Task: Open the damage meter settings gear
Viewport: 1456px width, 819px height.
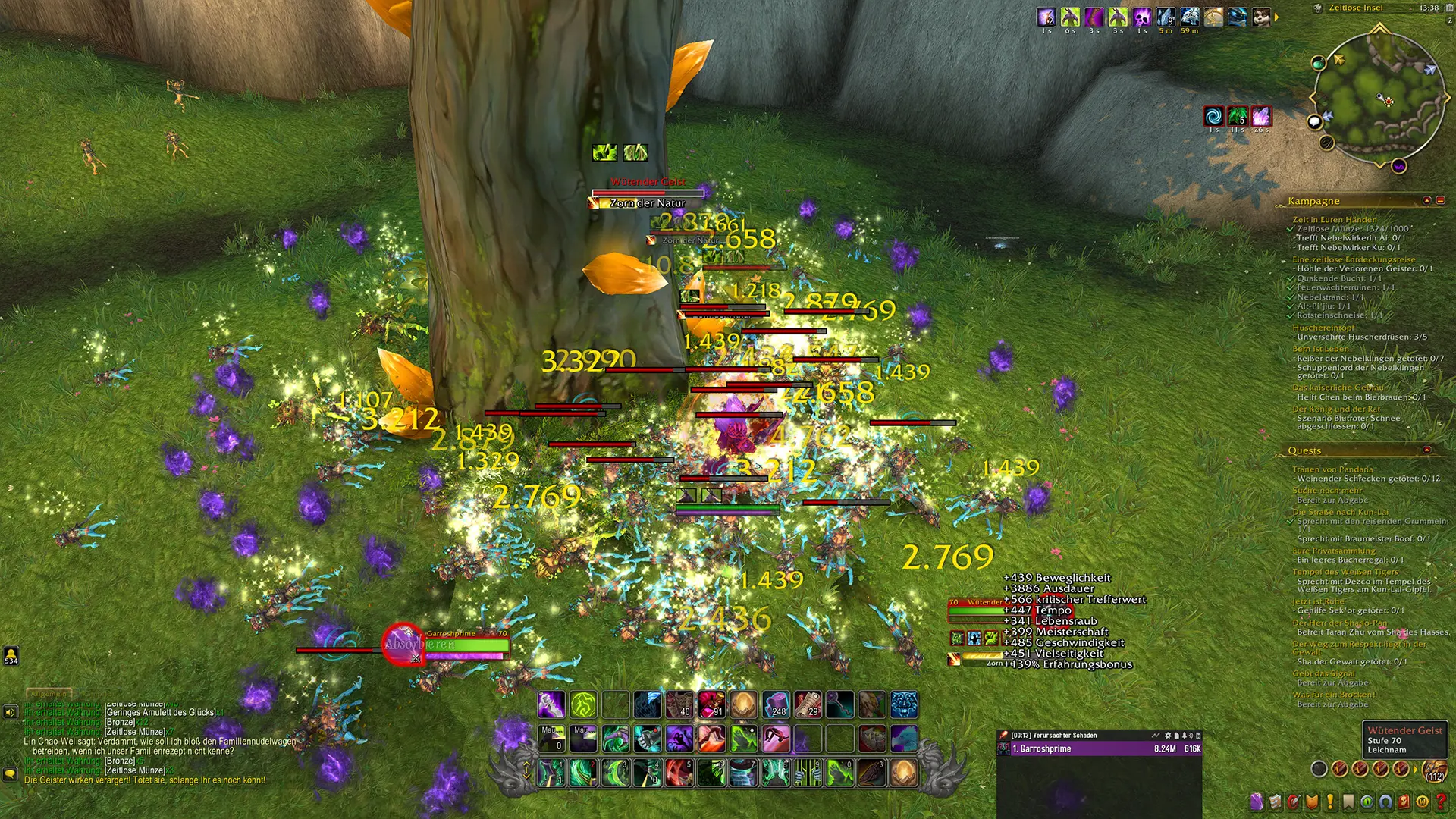Action: point(1168,735)
